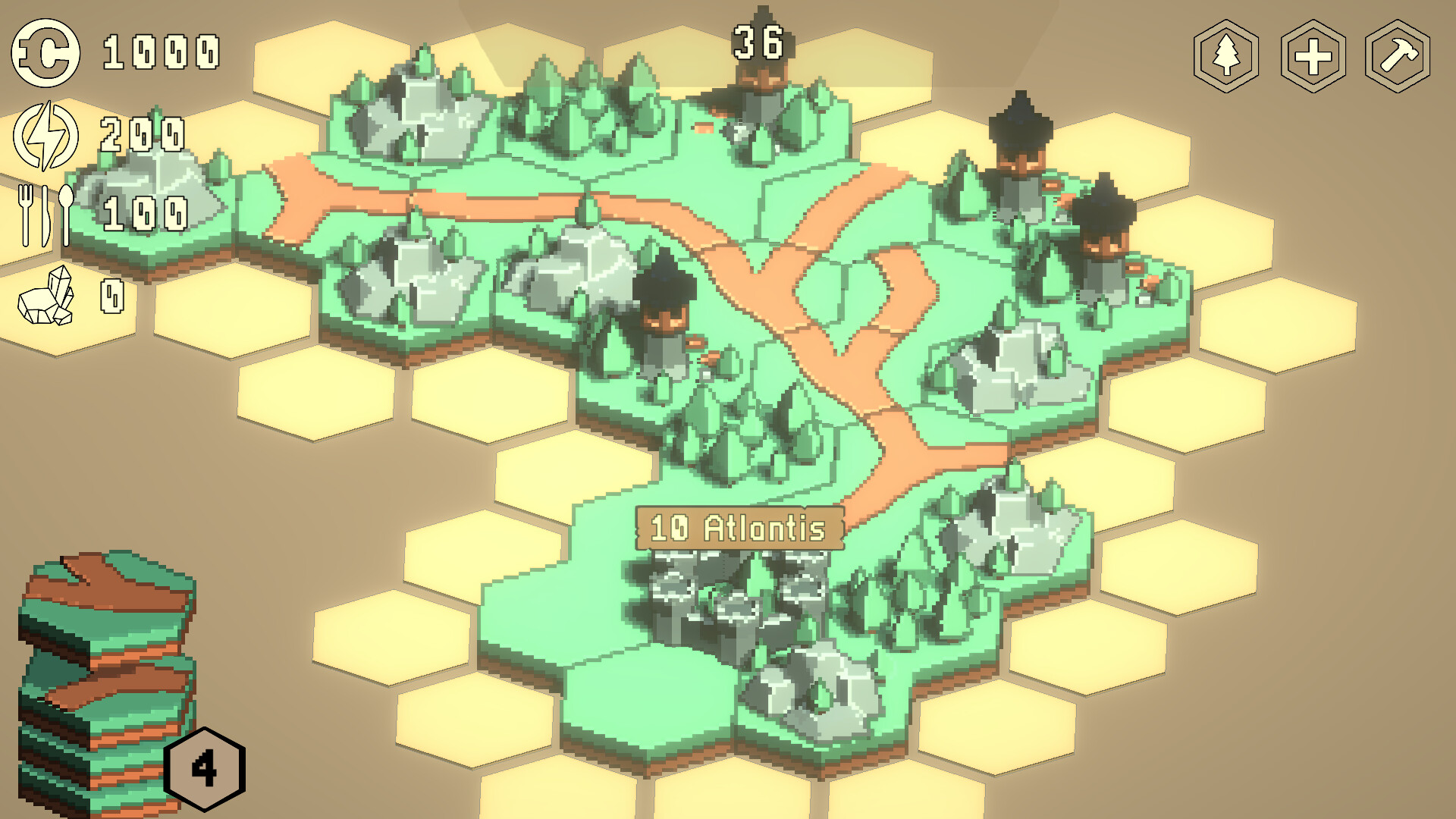
Task: Click the coin currency icon
Action: pyautogui.click(x=44, y=53)
